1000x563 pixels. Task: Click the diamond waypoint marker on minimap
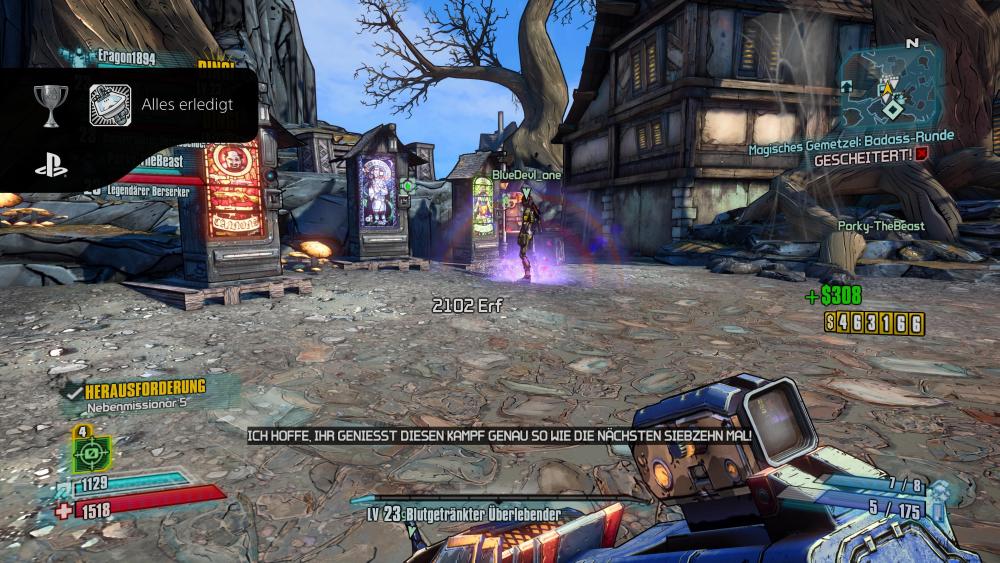click(891, 107)
